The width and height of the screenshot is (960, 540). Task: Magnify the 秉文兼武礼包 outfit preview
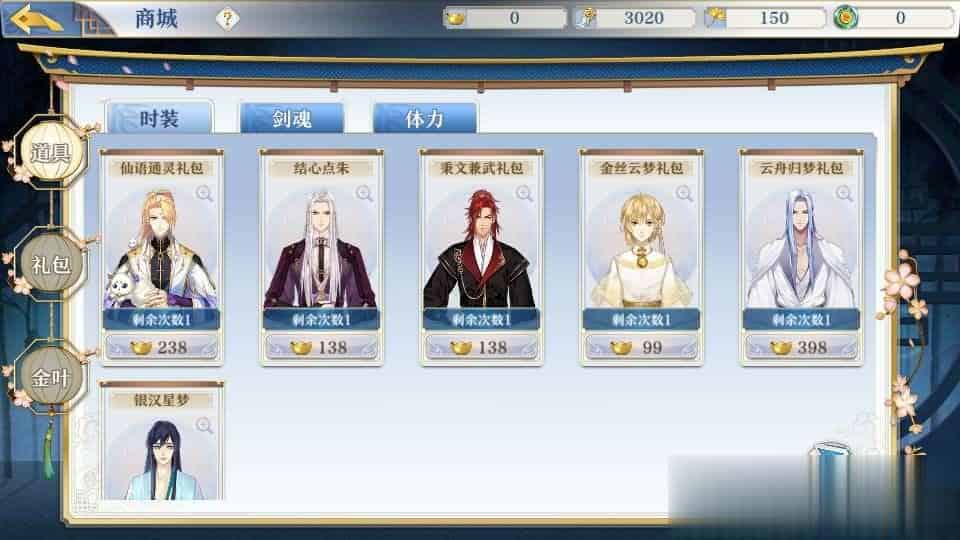tap(524, 193)
